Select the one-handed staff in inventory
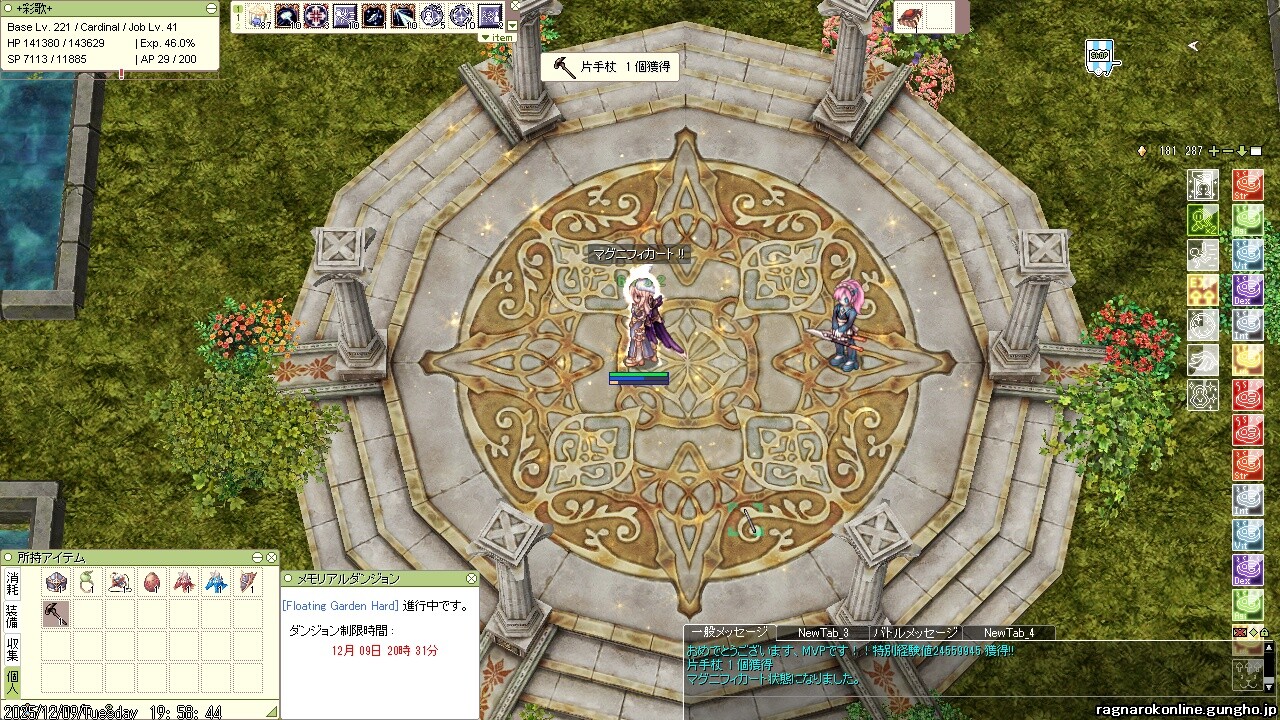 pos(56,613)
